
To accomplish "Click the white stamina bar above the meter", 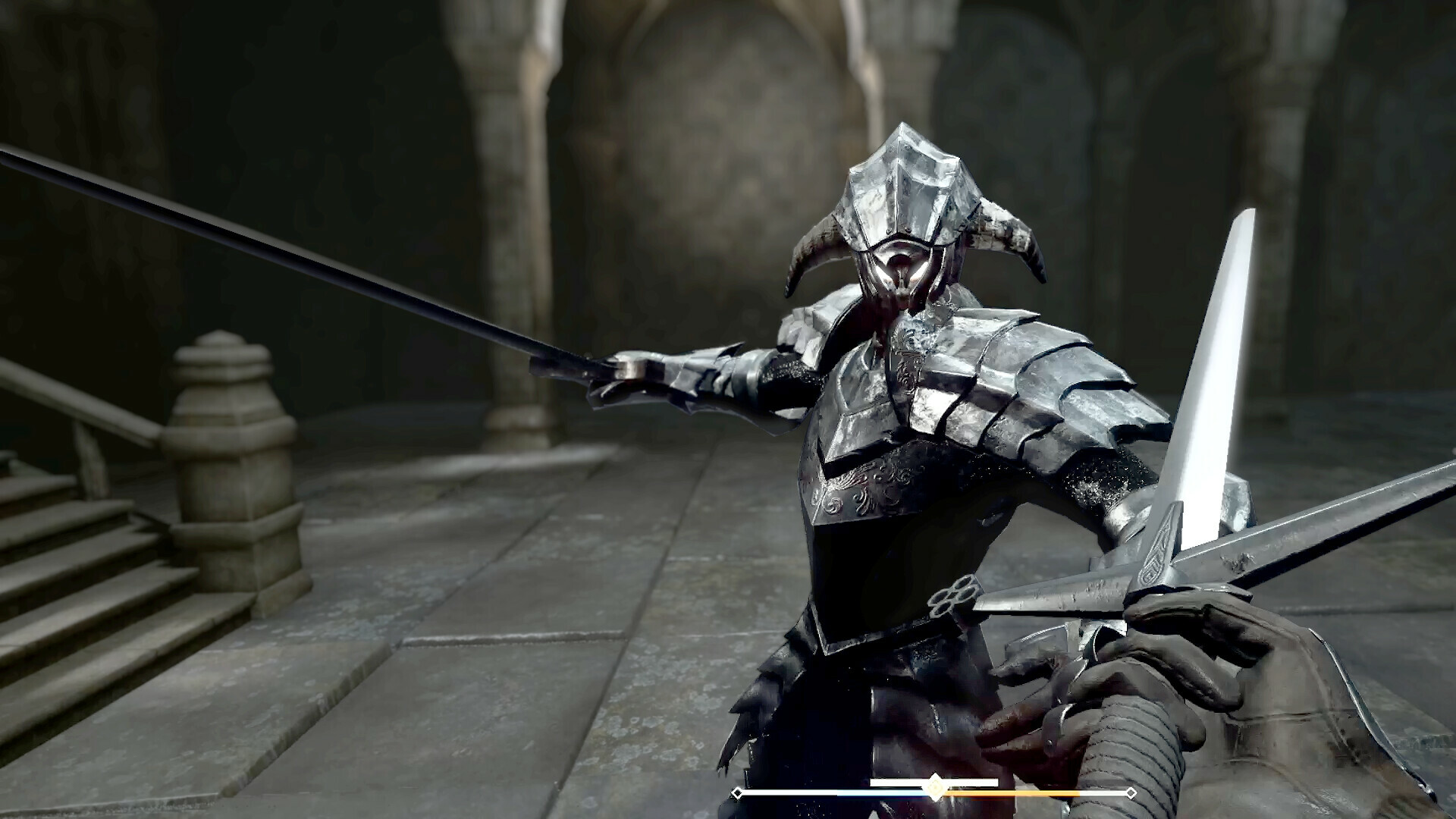I will (978, 782).
